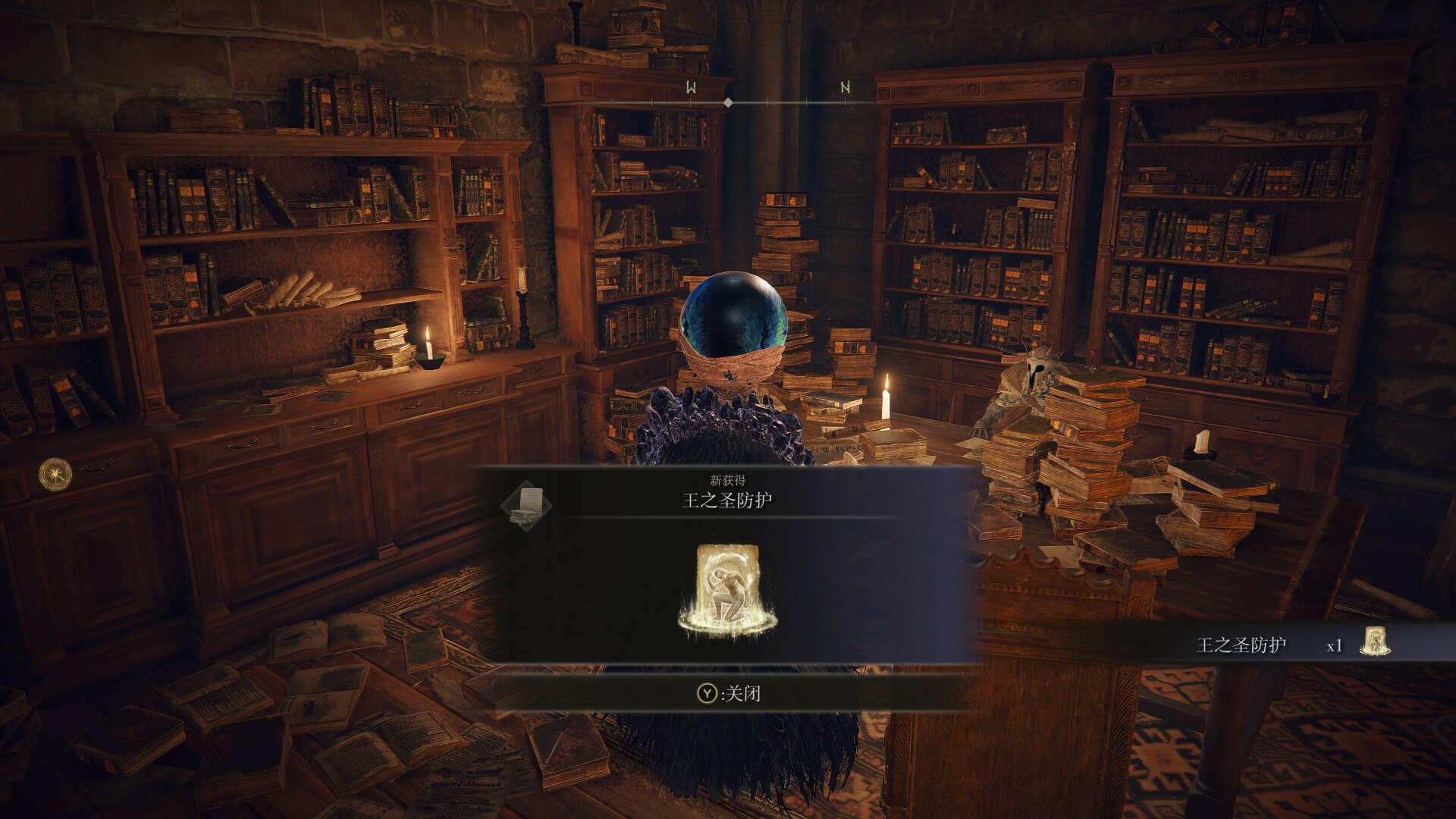Screen dimensions: 1456x819
Task: Click the 王之圣防护 x1 pickup log entry
Action: click(1291, 645)
